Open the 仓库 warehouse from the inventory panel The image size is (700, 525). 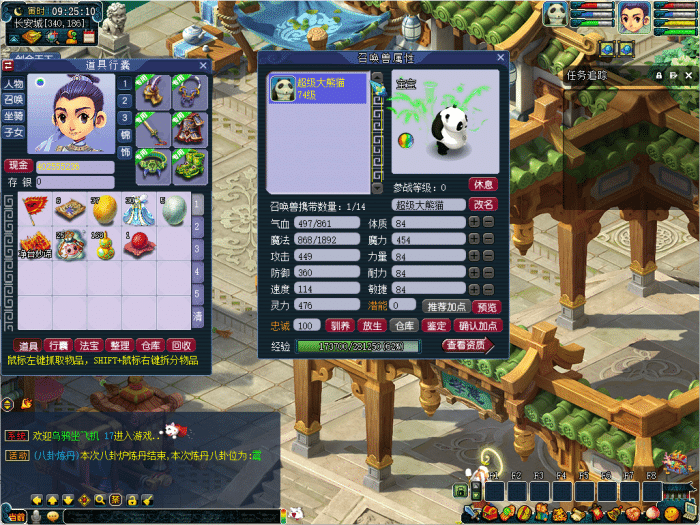(150, 345)
